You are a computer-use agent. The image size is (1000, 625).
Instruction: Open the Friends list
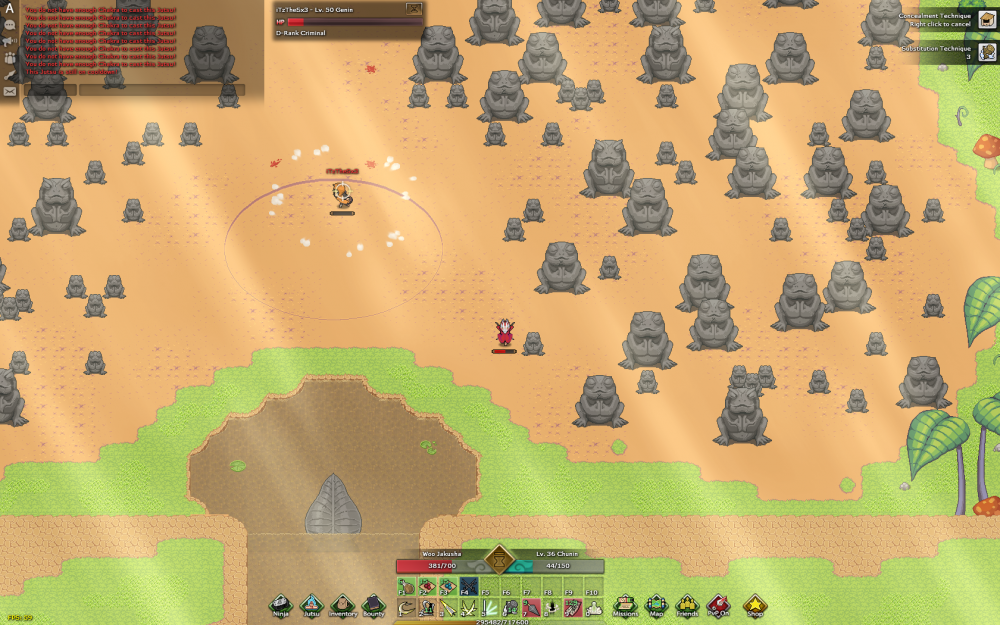coord(687,603)
